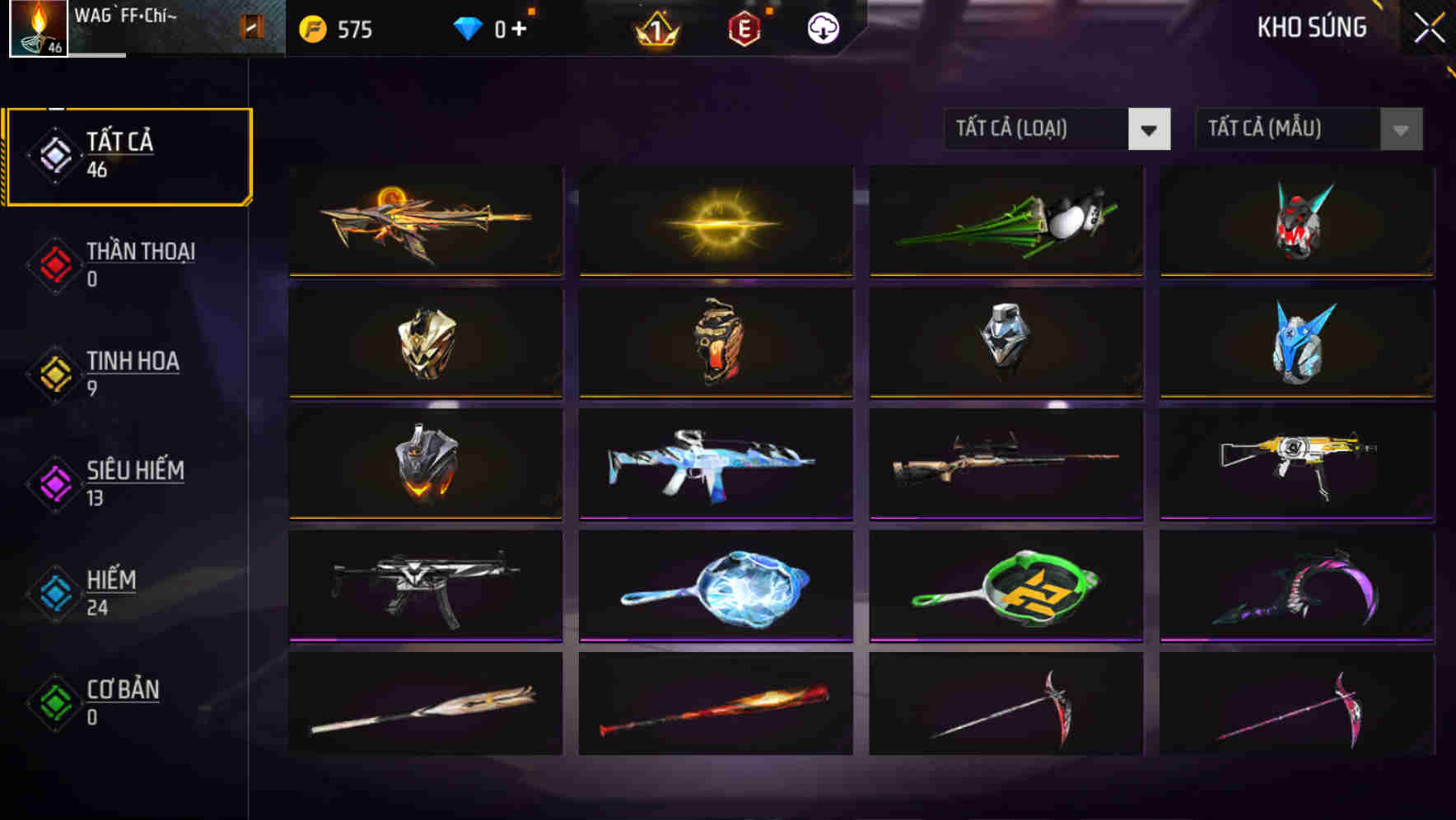
Task: Click the diamond currency icon
Action: [467, 27]
